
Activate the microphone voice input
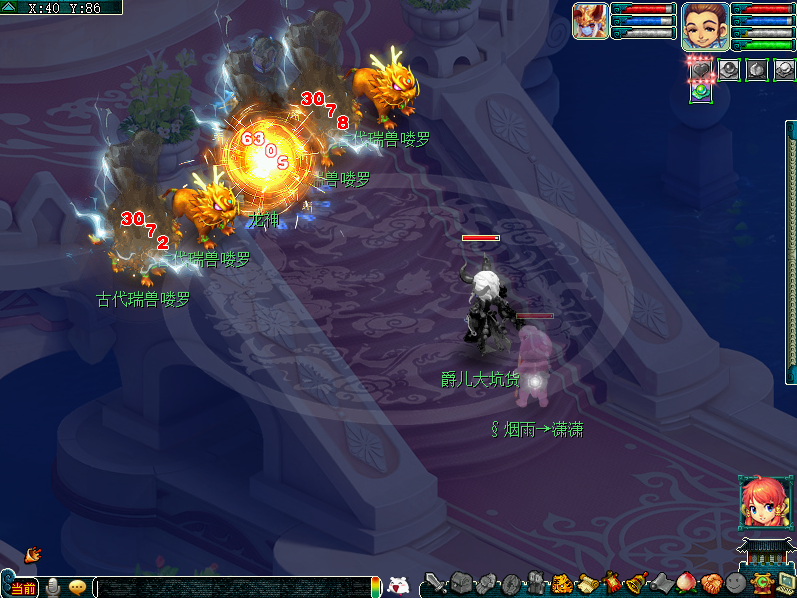[53, 587]
